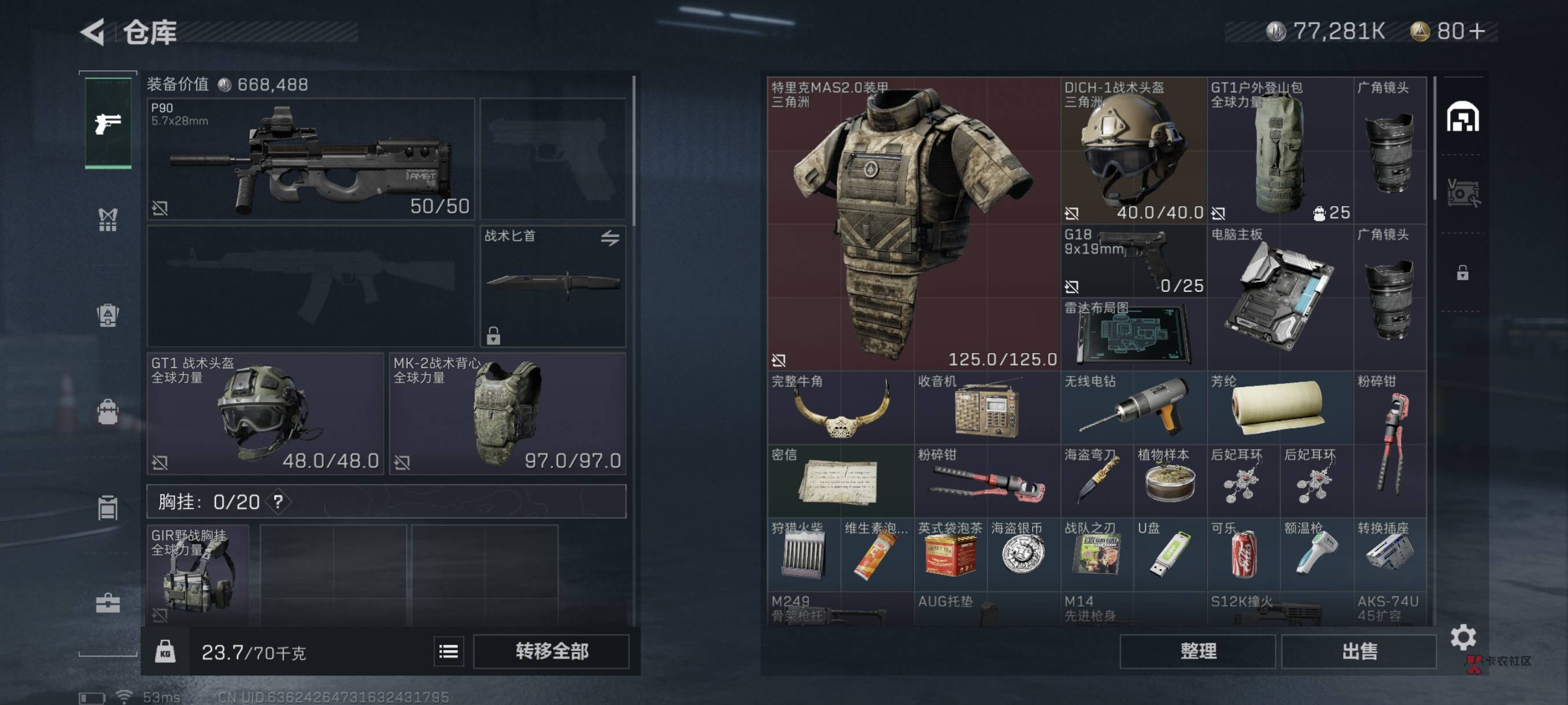Click the 转移全部 transfer all button
1568x705 pixels.
click(551, 651)
